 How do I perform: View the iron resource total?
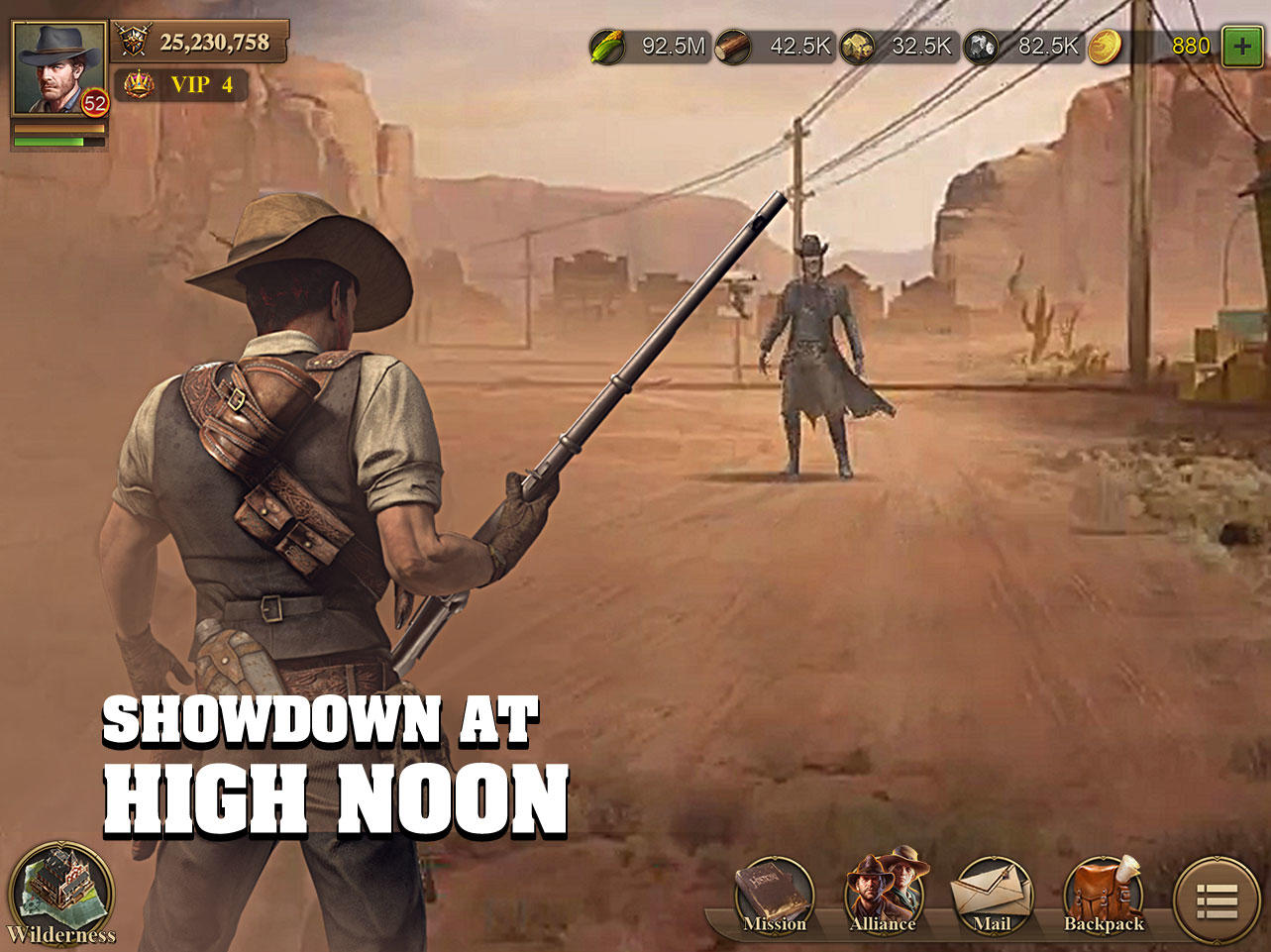click(1022, 45)
